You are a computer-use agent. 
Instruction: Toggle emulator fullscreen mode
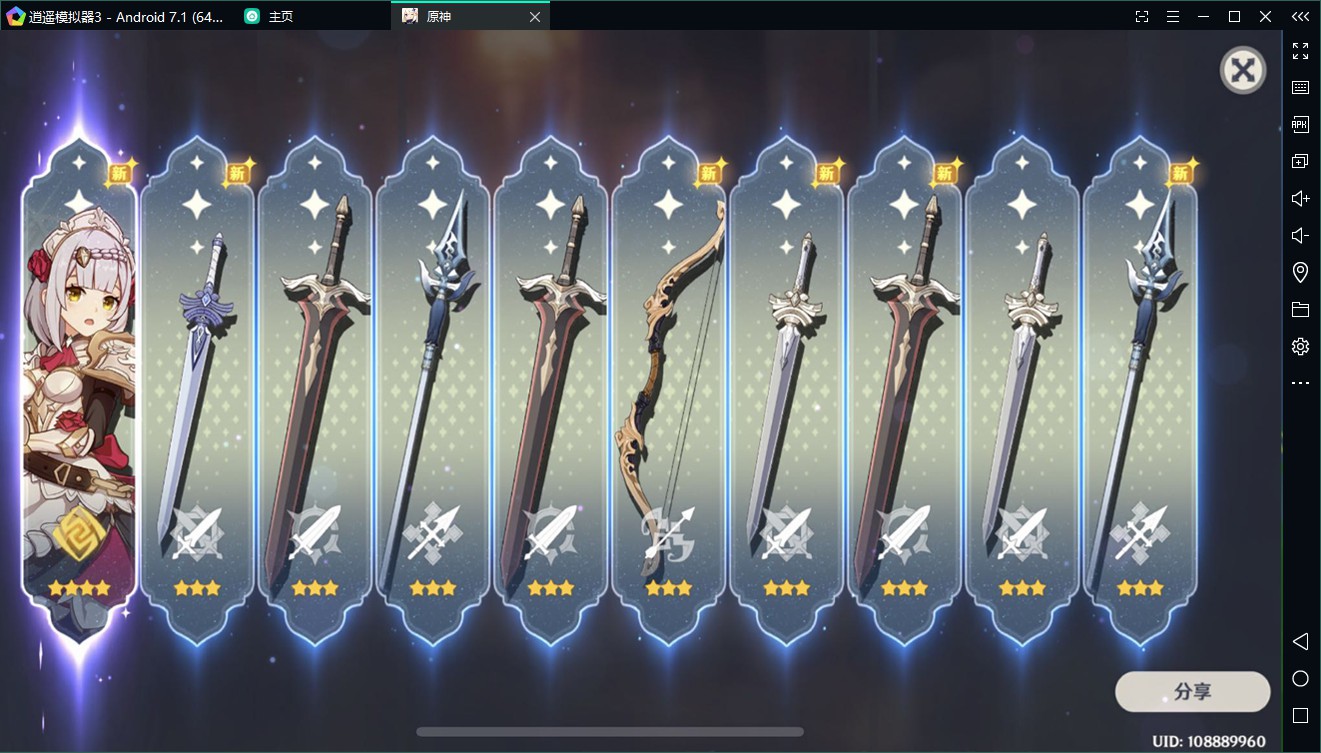[1300, 51]
